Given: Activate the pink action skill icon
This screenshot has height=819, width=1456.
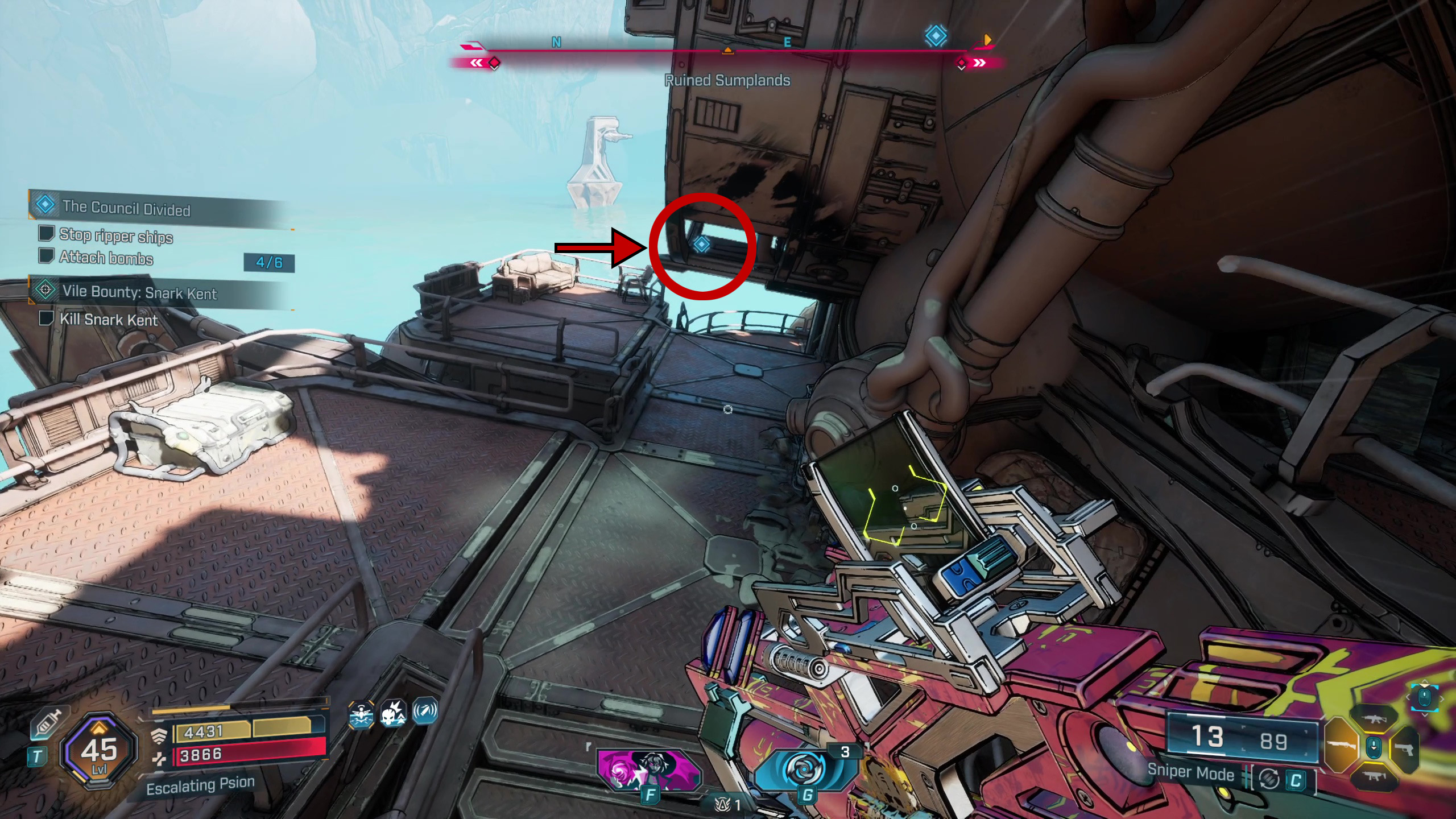Looking at the screenshot, I should click(648, 770).
